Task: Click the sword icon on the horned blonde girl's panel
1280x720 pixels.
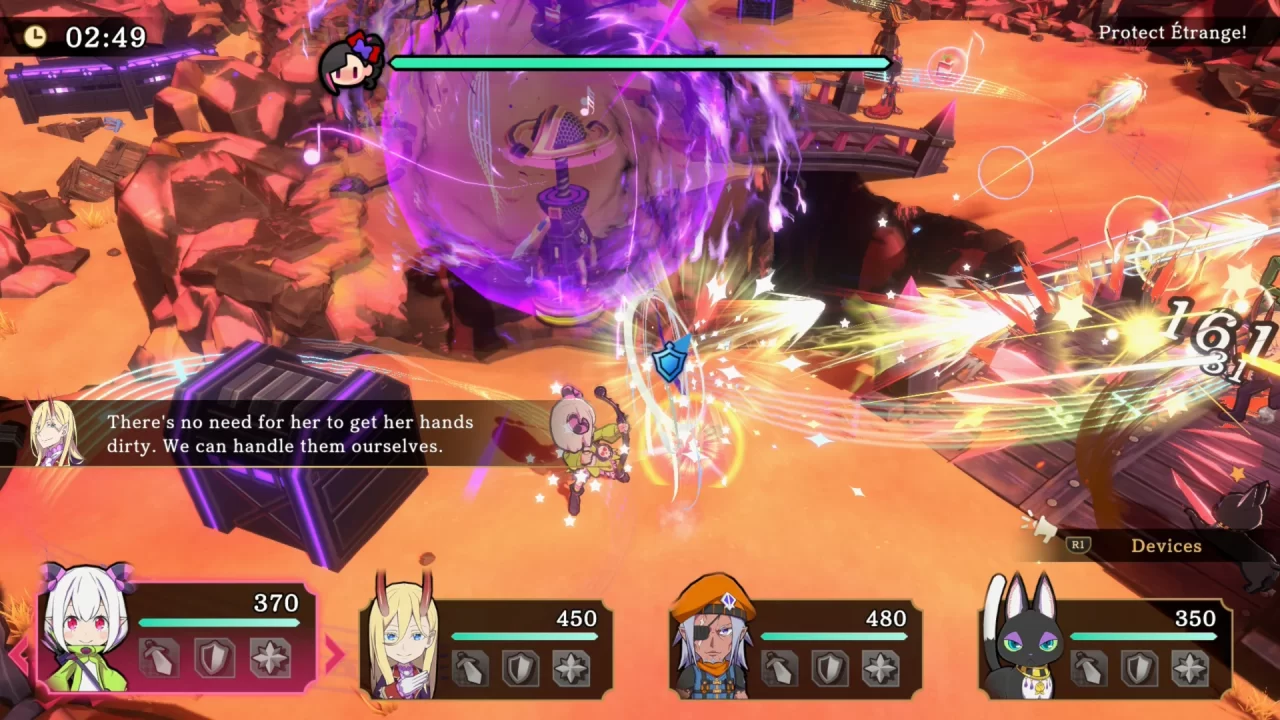Action: pos(468,667)
